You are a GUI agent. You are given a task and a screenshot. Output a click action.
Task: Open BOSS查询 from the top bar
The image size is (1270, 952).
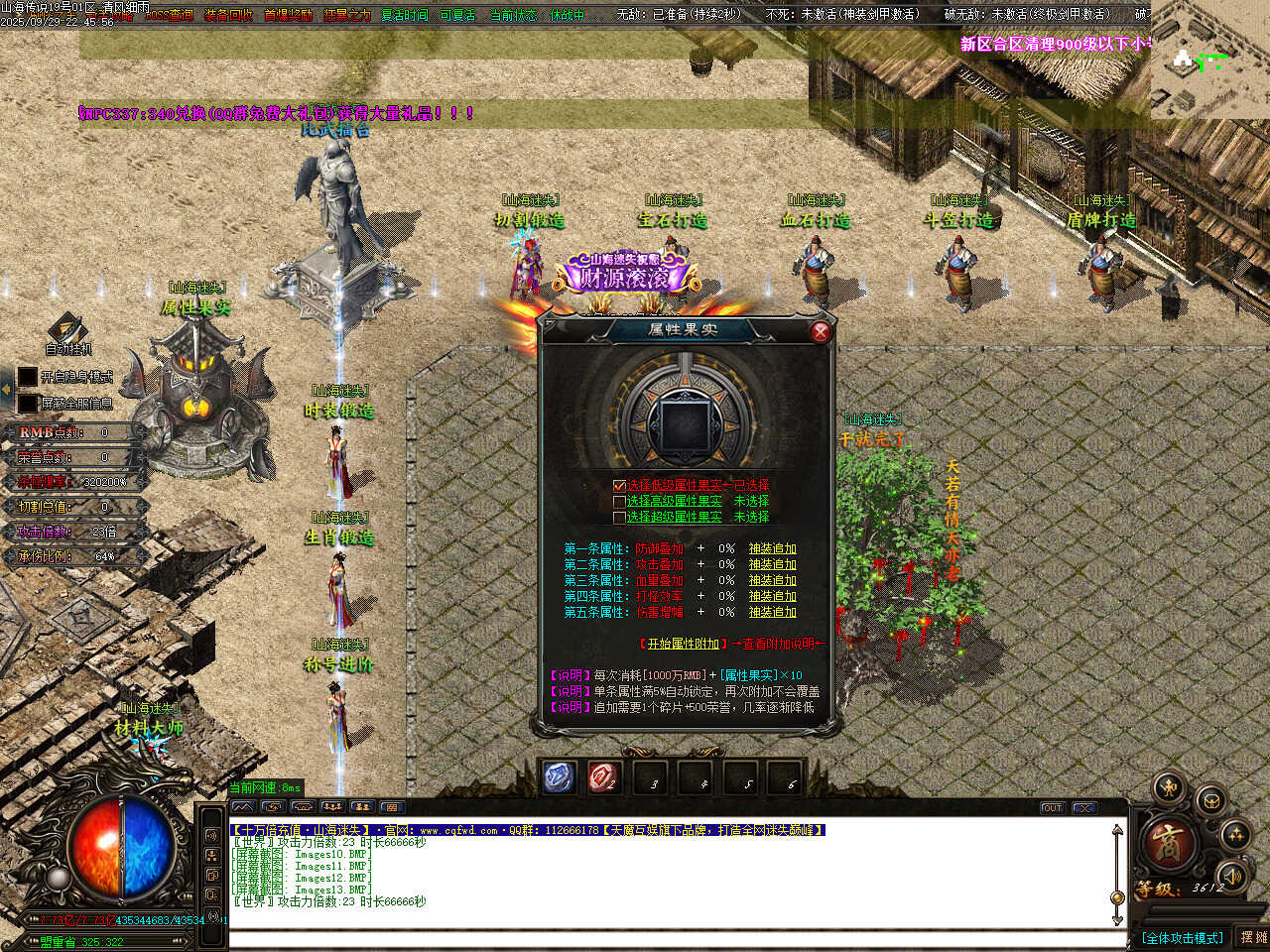pos(169,15)
